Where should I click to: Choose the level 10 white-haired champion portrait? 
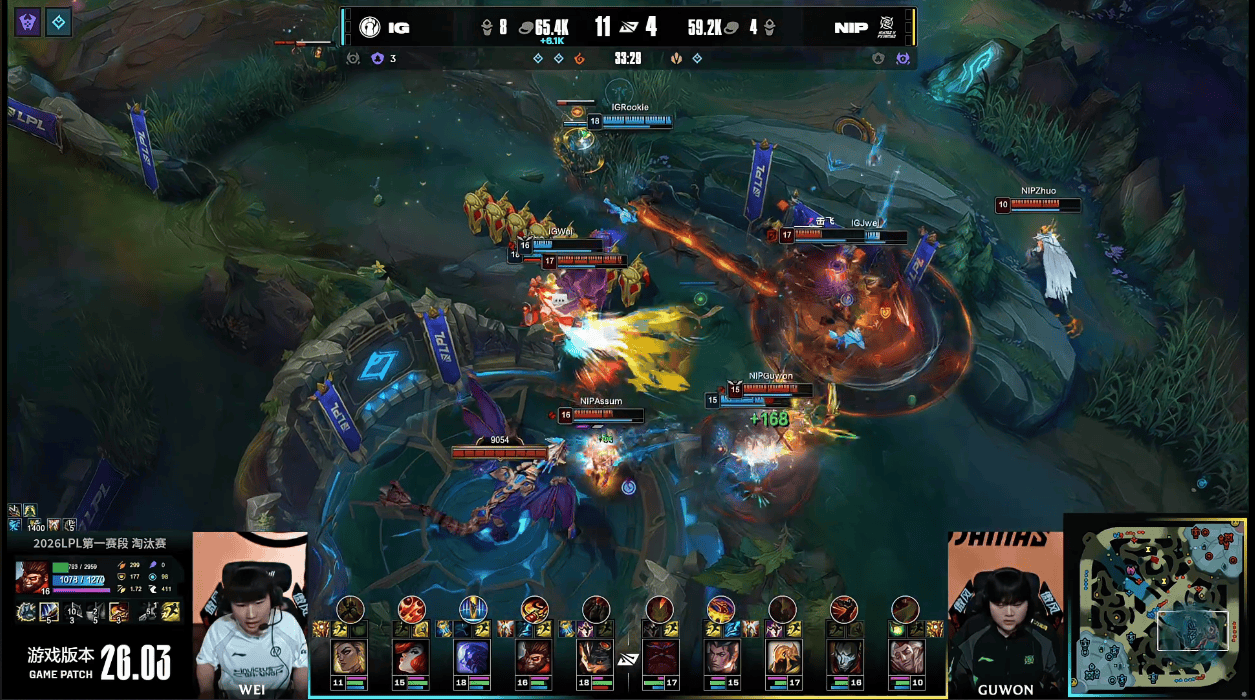[x=905, y=658]
